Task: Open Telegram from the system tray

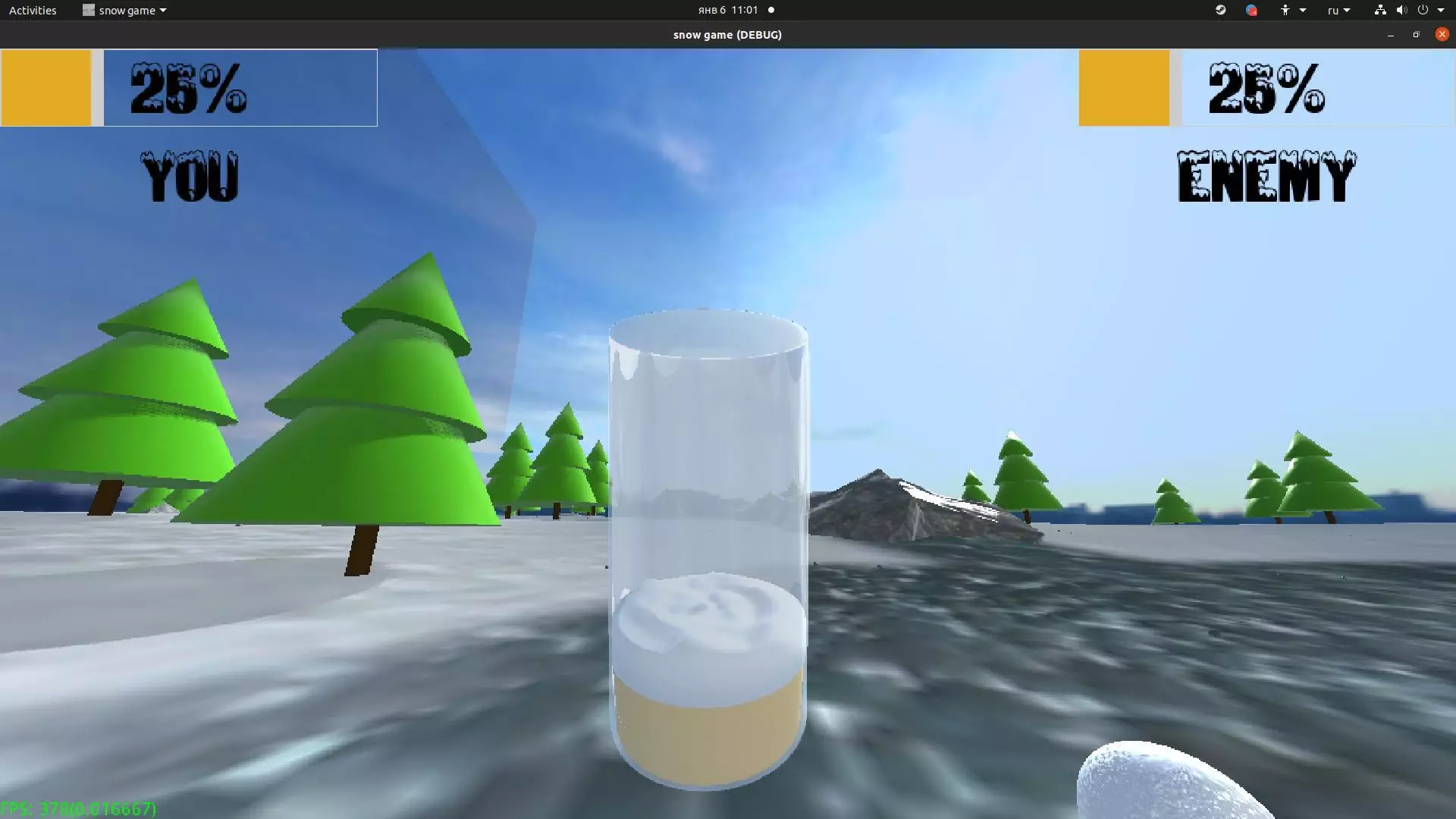Action: point(1253,10)
